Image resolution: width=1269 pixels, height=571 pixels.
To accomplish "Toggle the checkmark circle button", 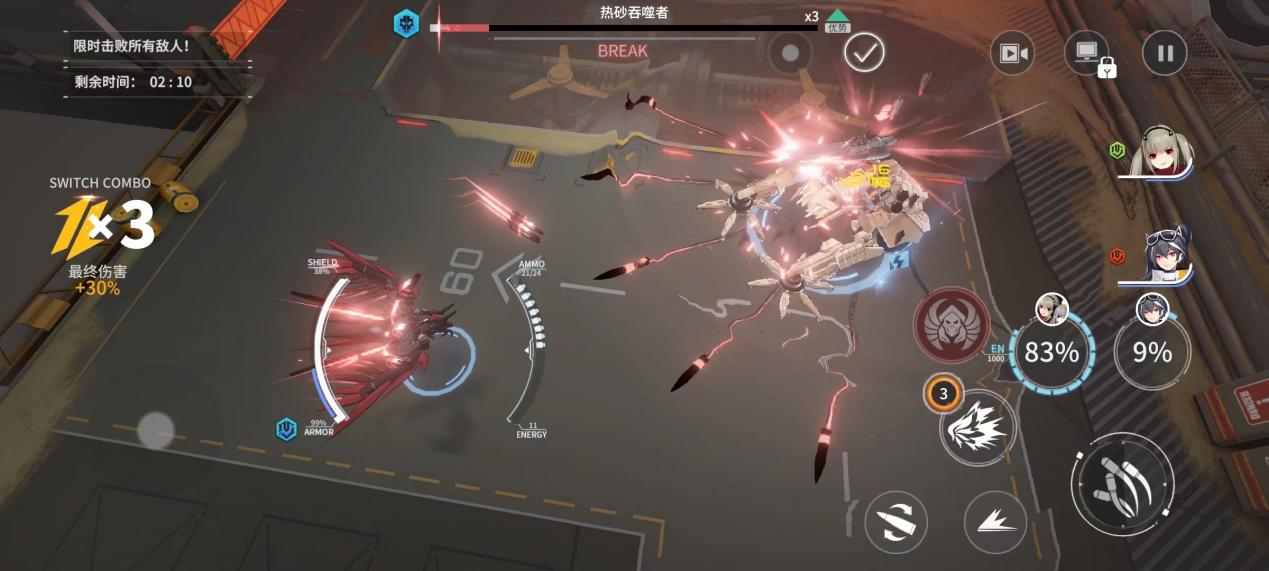I will pyautogui.click(x=864, y=52).
